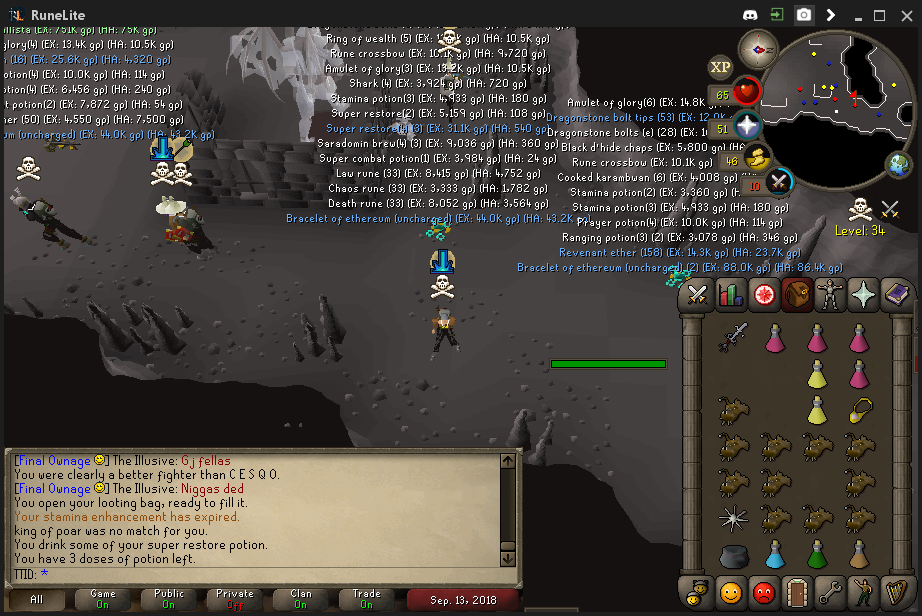Select the Private chat filter
Screen dimensions: 922x616
click(x=235, y=599)
